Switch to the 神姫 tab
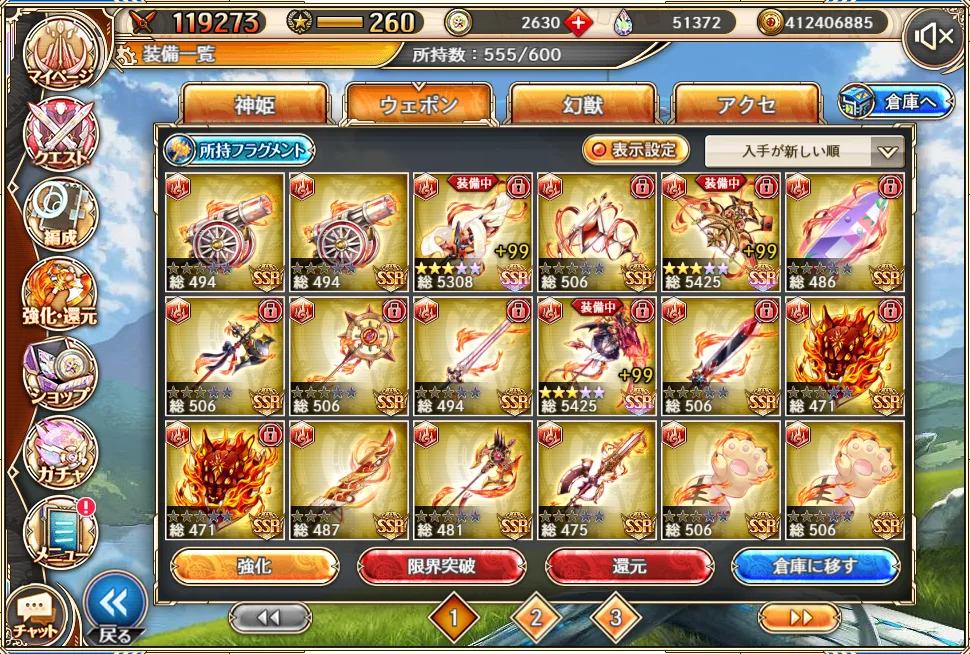The height and width of the screenshot is (654, 970). tap(254, 105)
